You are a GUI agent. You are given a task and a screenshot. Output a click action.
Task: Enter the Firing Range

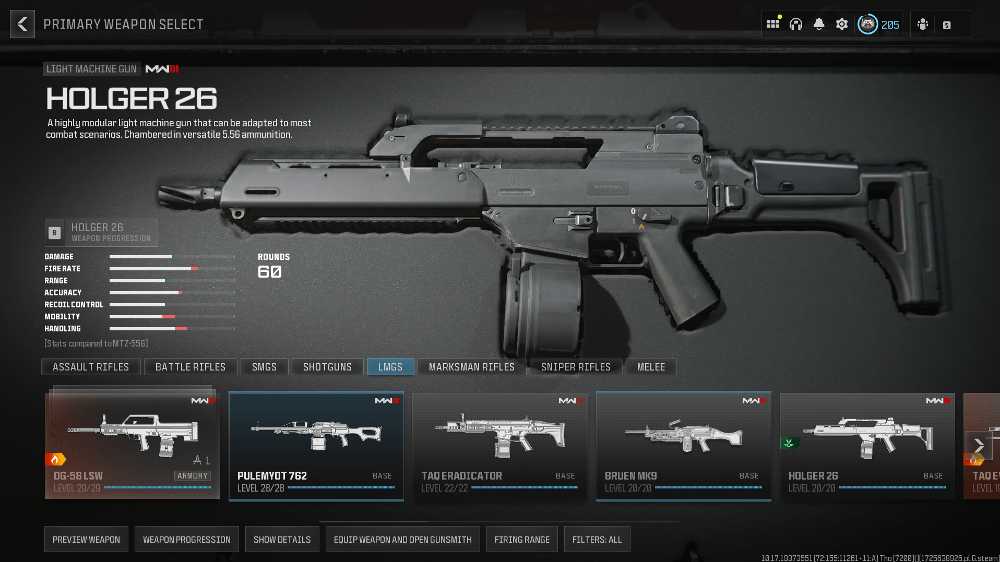(x=522, y=540)
